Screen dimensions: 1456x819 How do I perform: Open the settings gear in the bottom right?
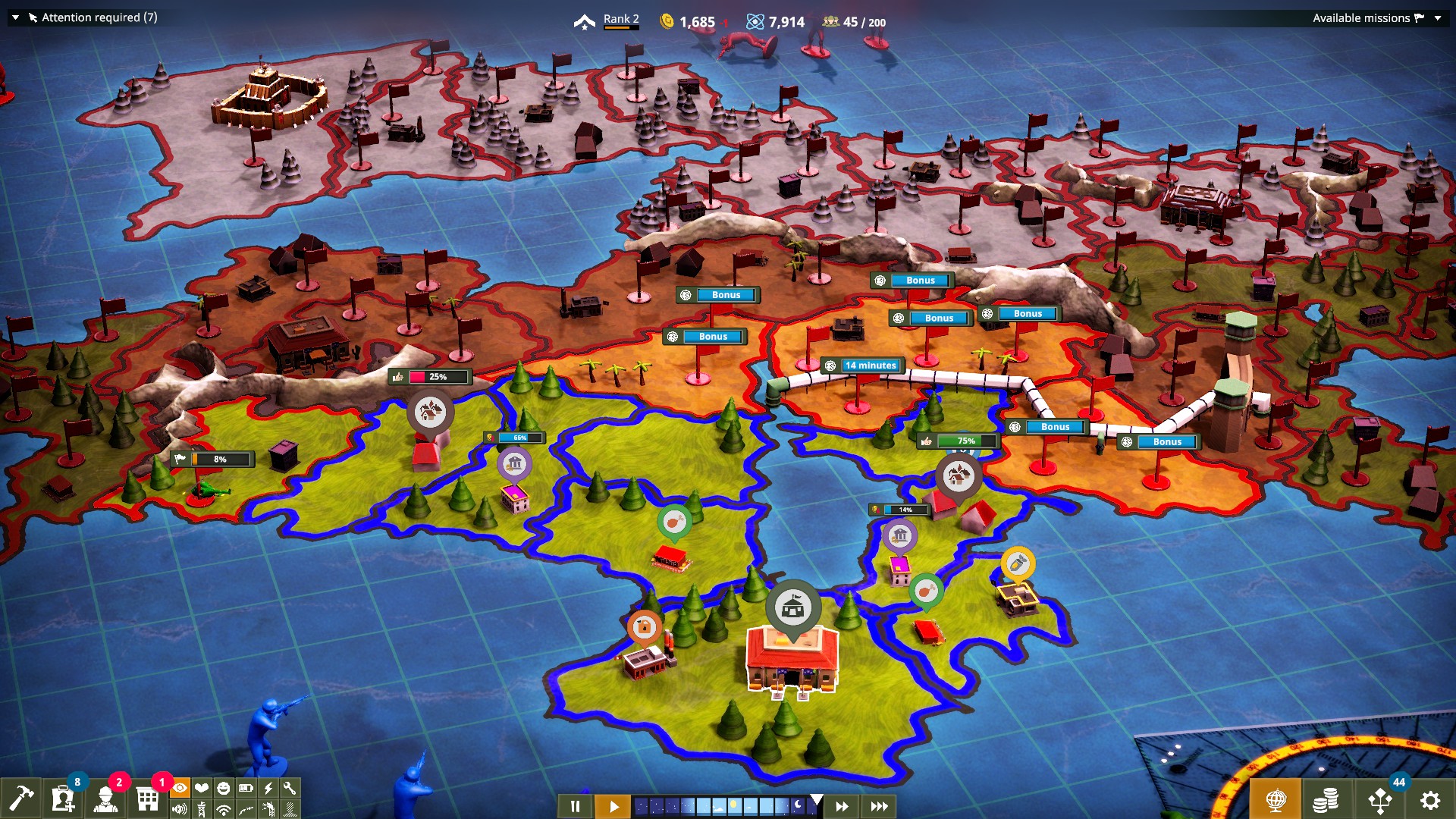pyautogui.click(x=1430, y=801)
